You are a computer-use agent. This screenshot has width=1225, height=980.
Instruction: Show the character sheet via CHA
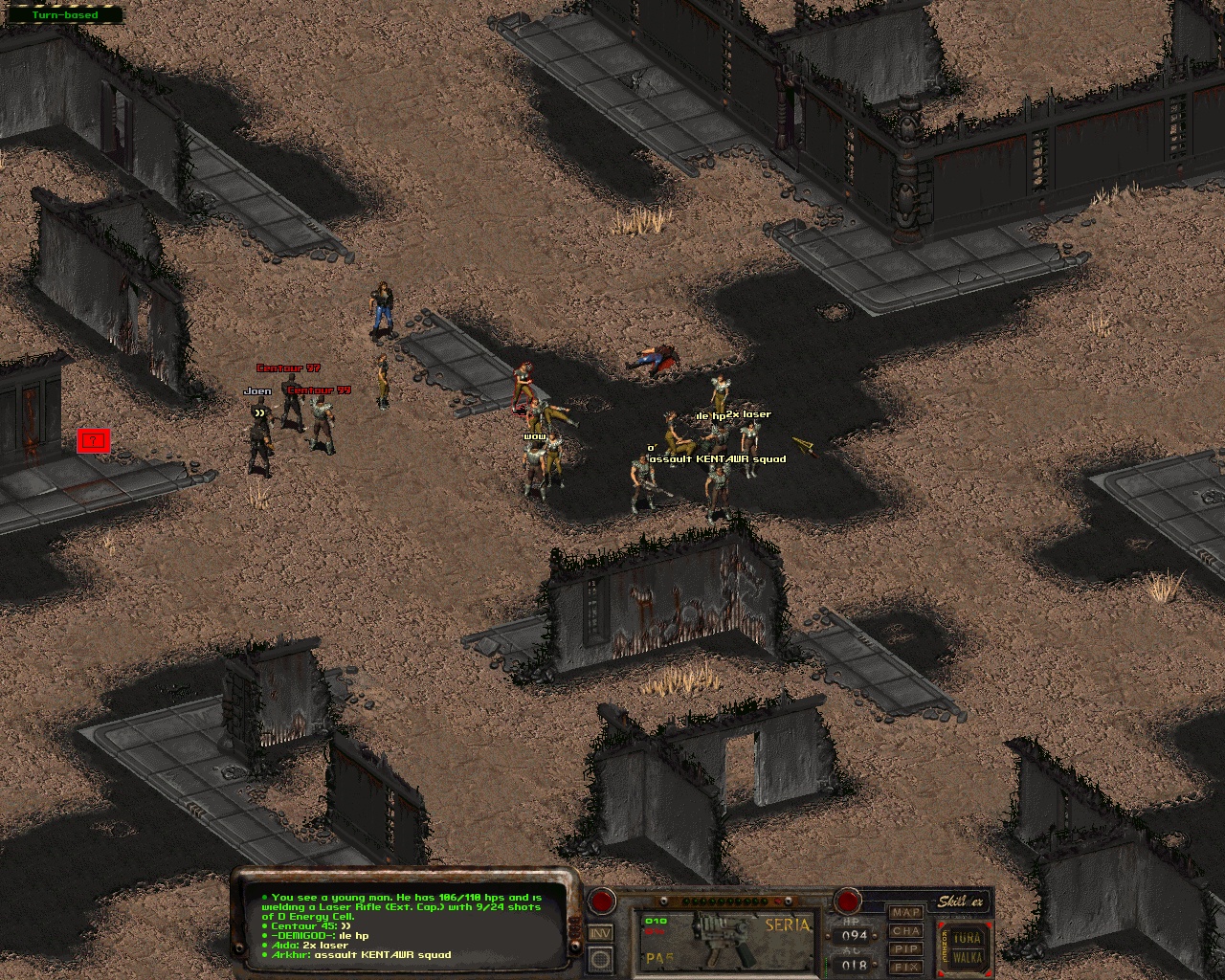point(905,931)
